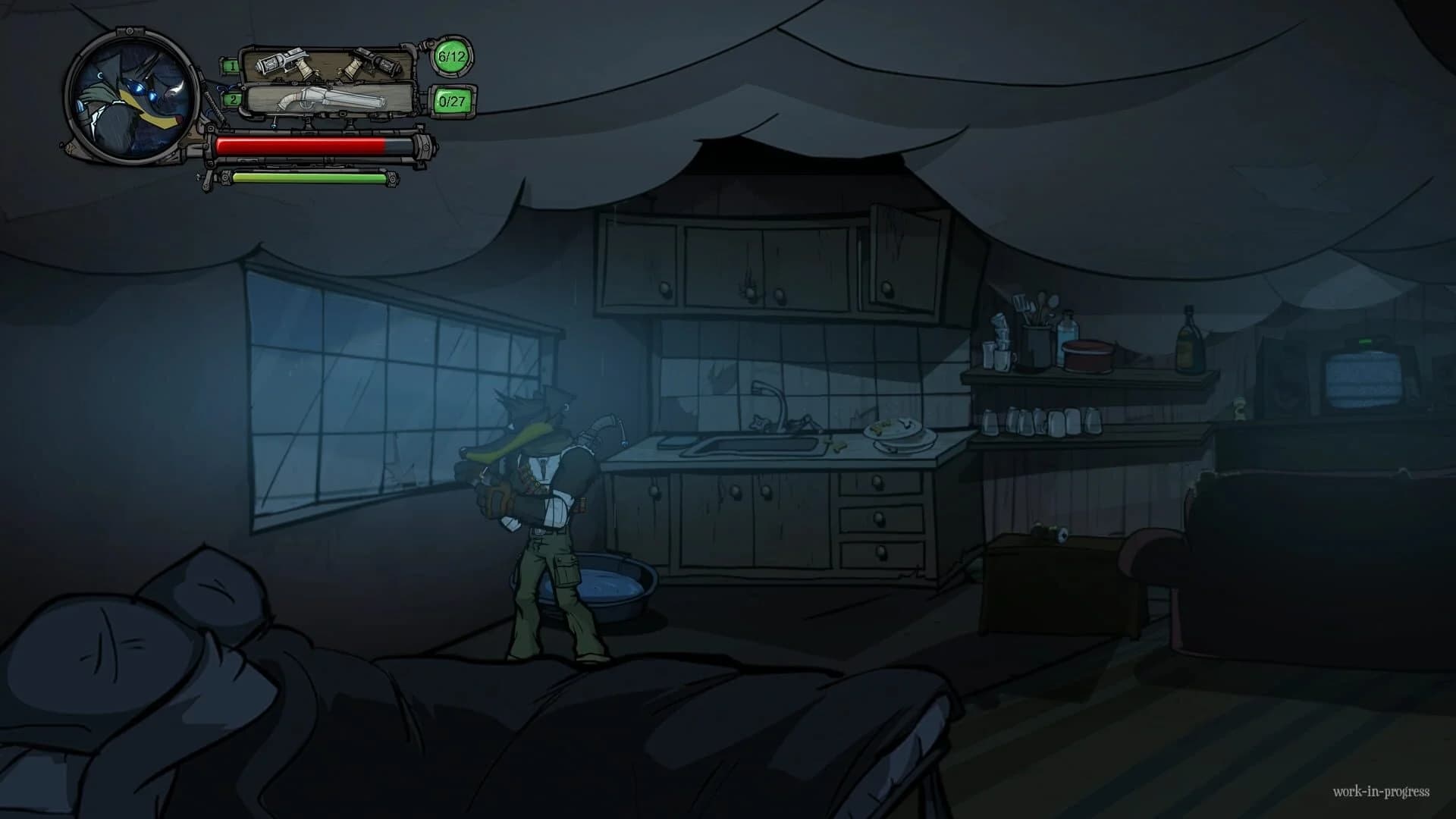
Task: Click the green slot 2 number badge
Action: pyautogui.click(x=232, y=100)
